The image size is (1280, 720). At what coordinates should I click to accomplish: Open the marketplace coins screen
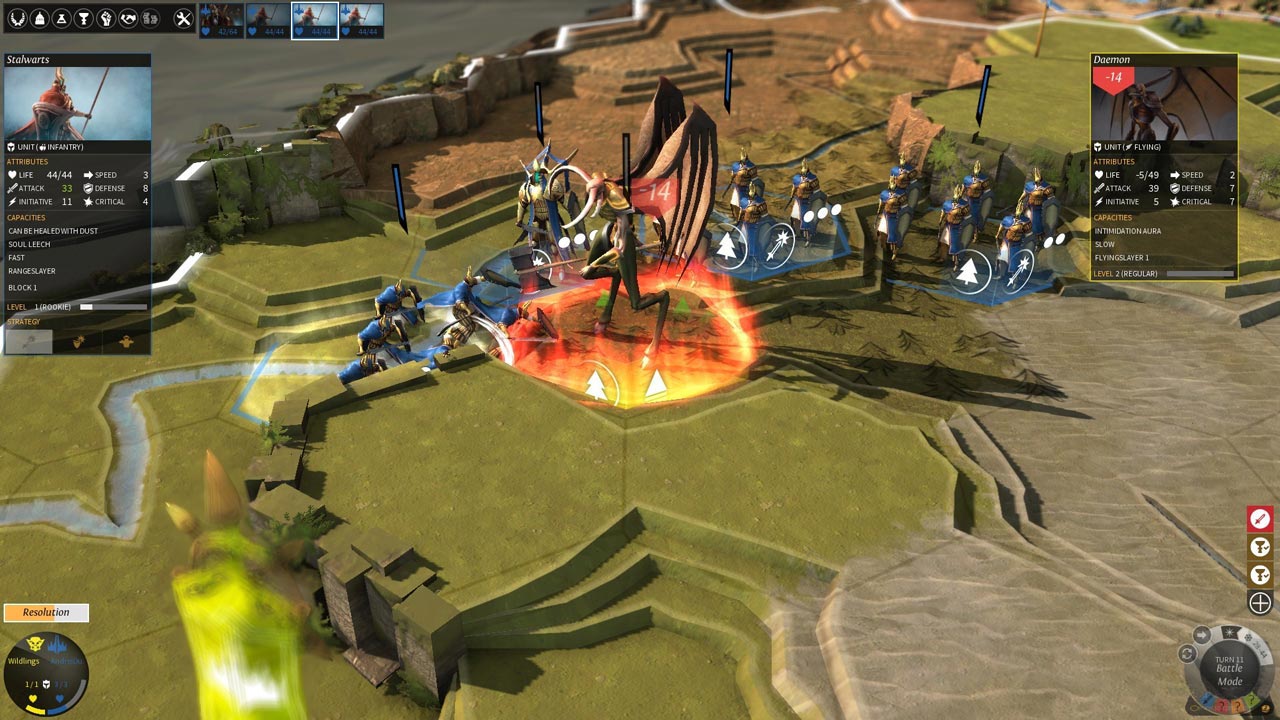(x=150, y=18)
